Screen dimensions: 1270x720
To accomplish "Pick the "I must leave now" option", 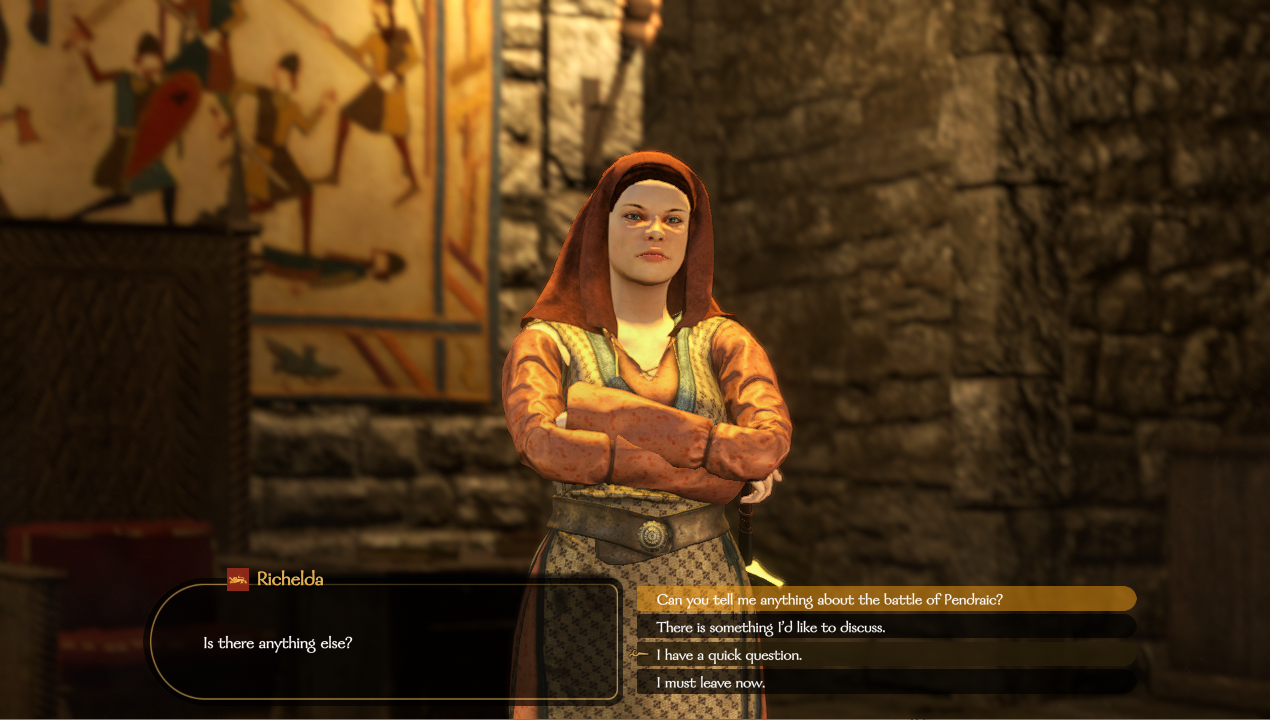I will [x=710, y=682].
